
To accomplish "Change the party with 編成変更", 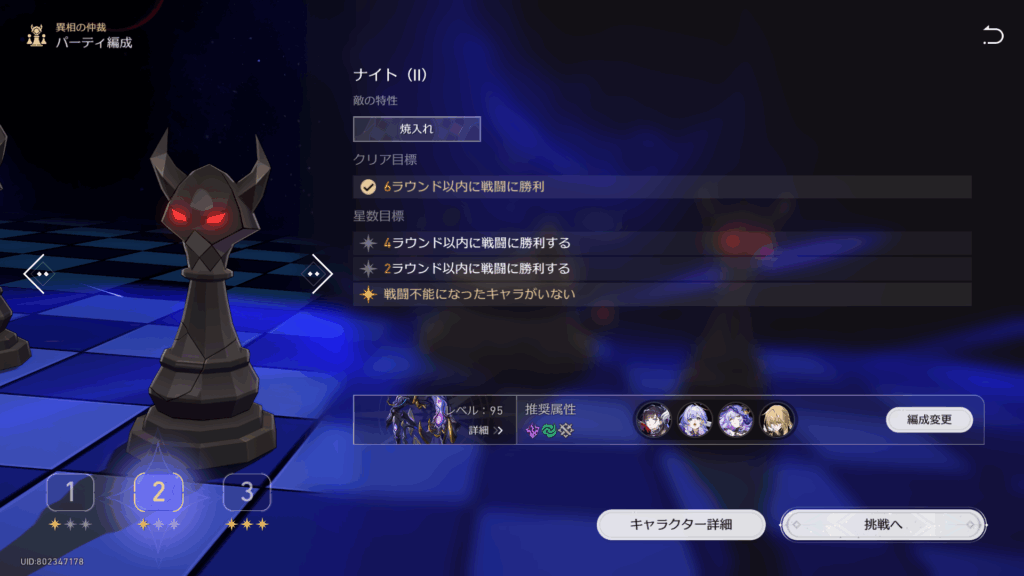I will (x=929, y=420).
